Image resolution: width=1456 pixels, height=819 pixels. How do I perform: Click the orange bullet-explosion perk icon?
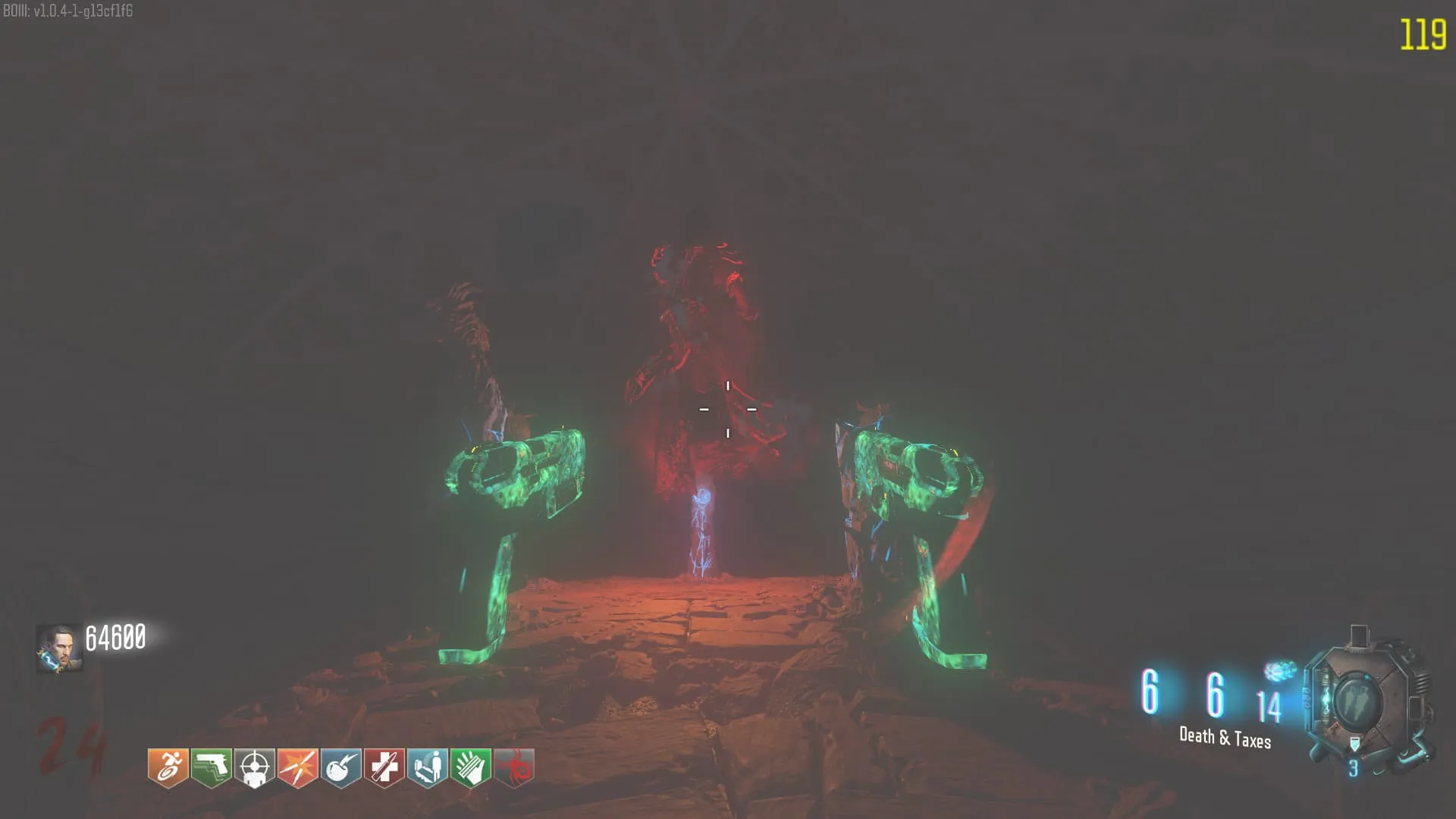(x=297, y=767)
